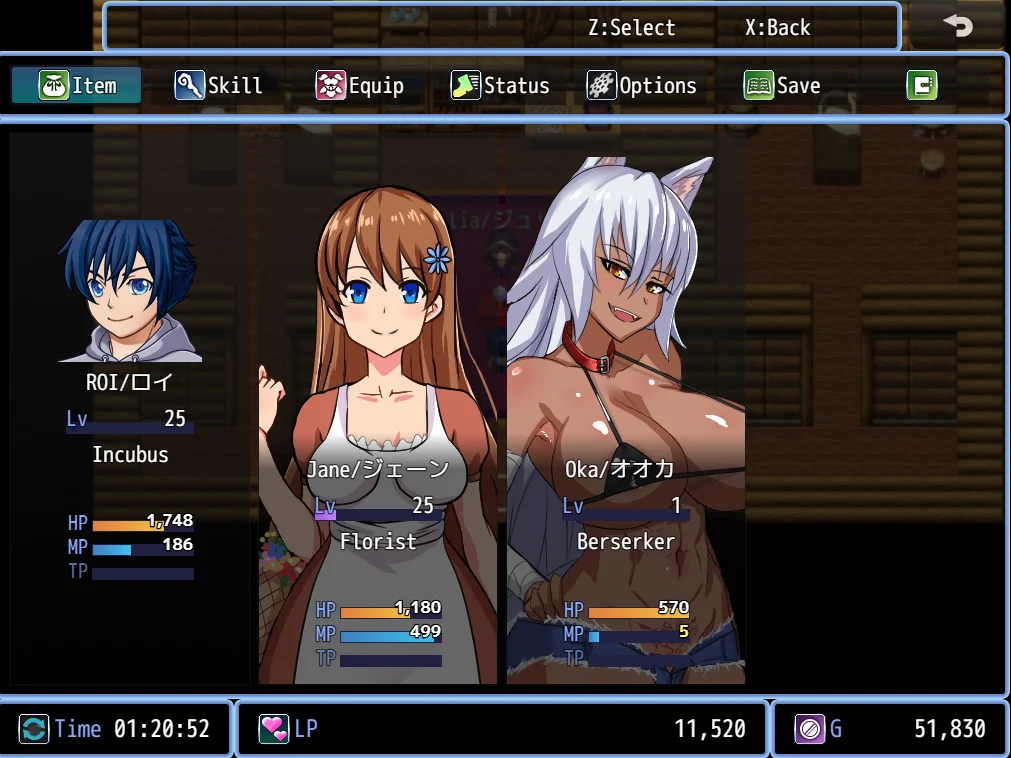Open the Options menu
1011x758 pixels.
(x=642, y=86)
